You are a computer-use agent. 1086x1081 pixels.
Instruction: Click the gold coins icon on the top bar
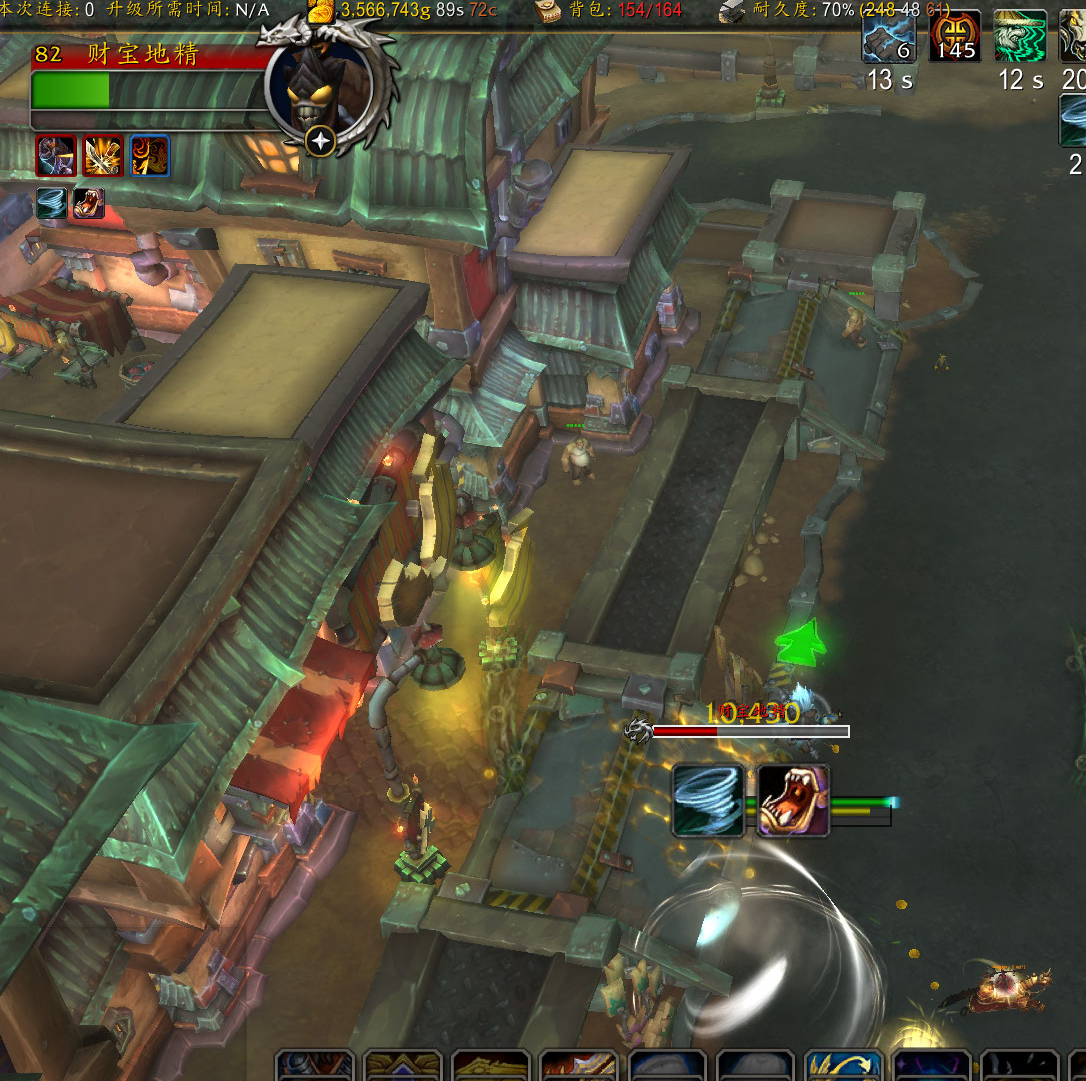321,11
